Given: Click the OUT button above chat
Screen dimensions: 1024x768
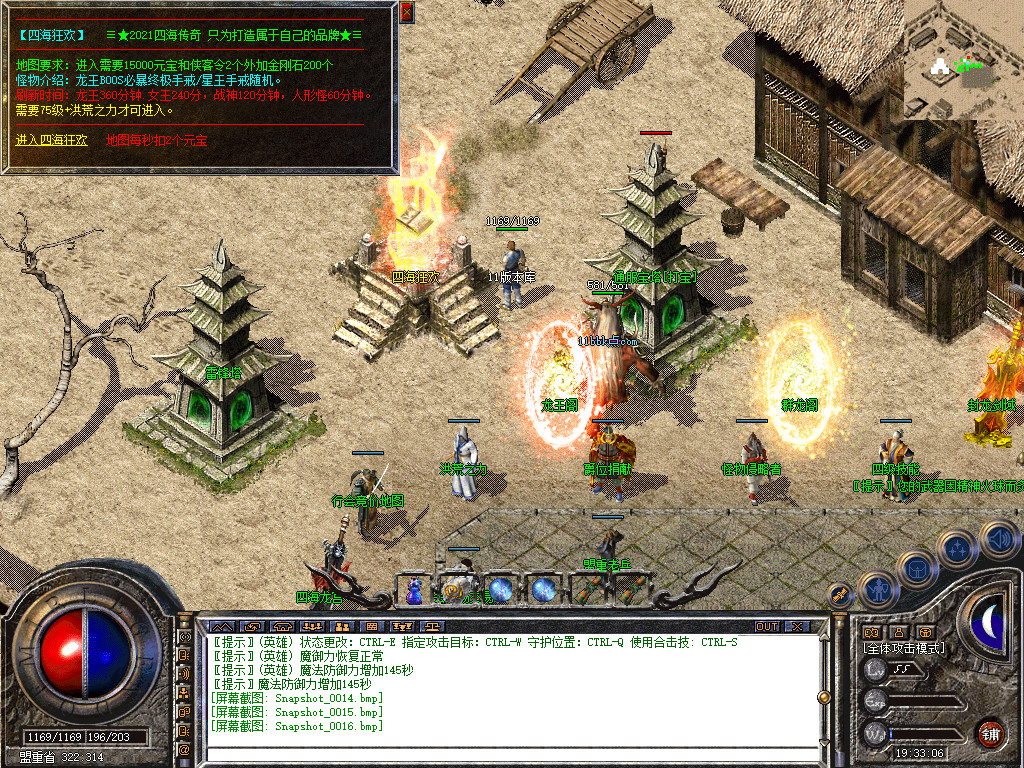Looking at the screenshot, I should 767,626.
